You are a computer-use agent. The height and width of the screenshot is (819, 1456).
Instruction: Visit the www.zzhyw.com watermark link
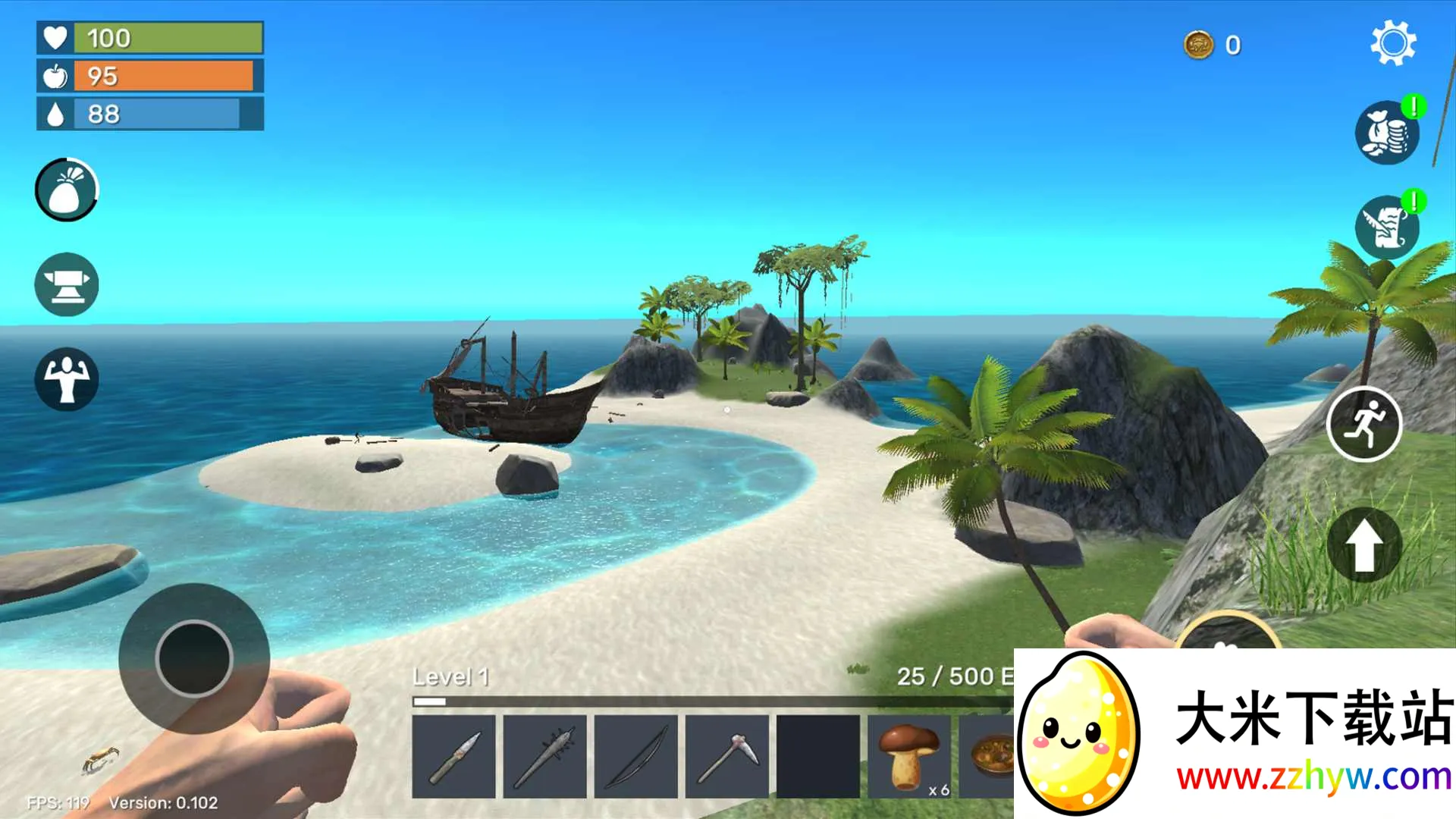[1313, 777]
